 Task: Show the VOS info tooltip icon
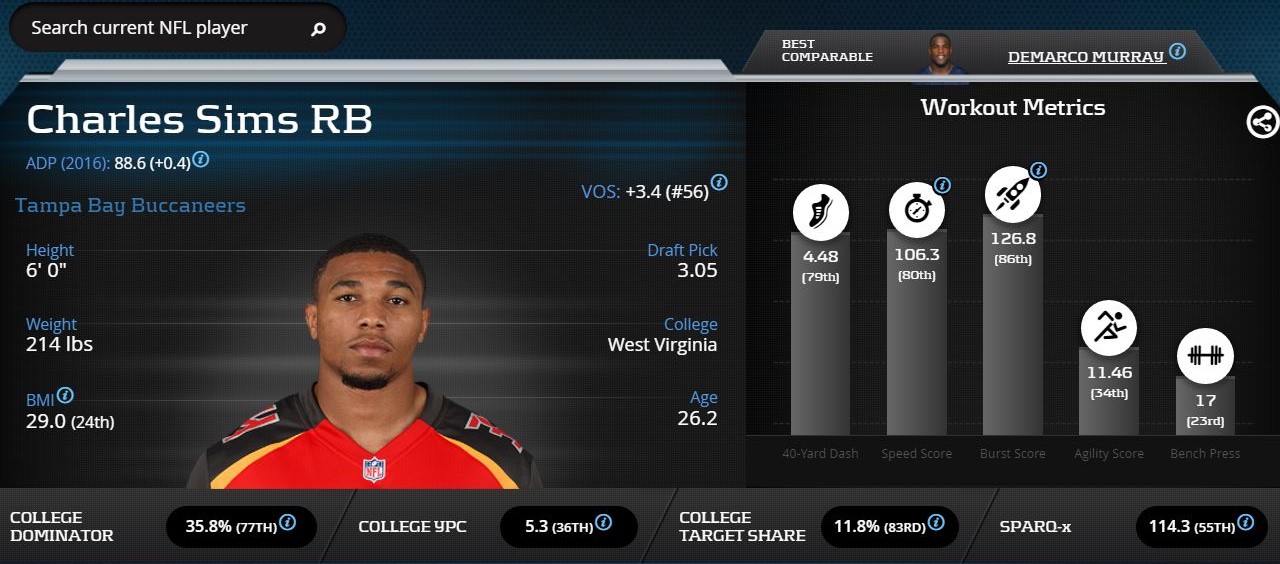[719, 182]
